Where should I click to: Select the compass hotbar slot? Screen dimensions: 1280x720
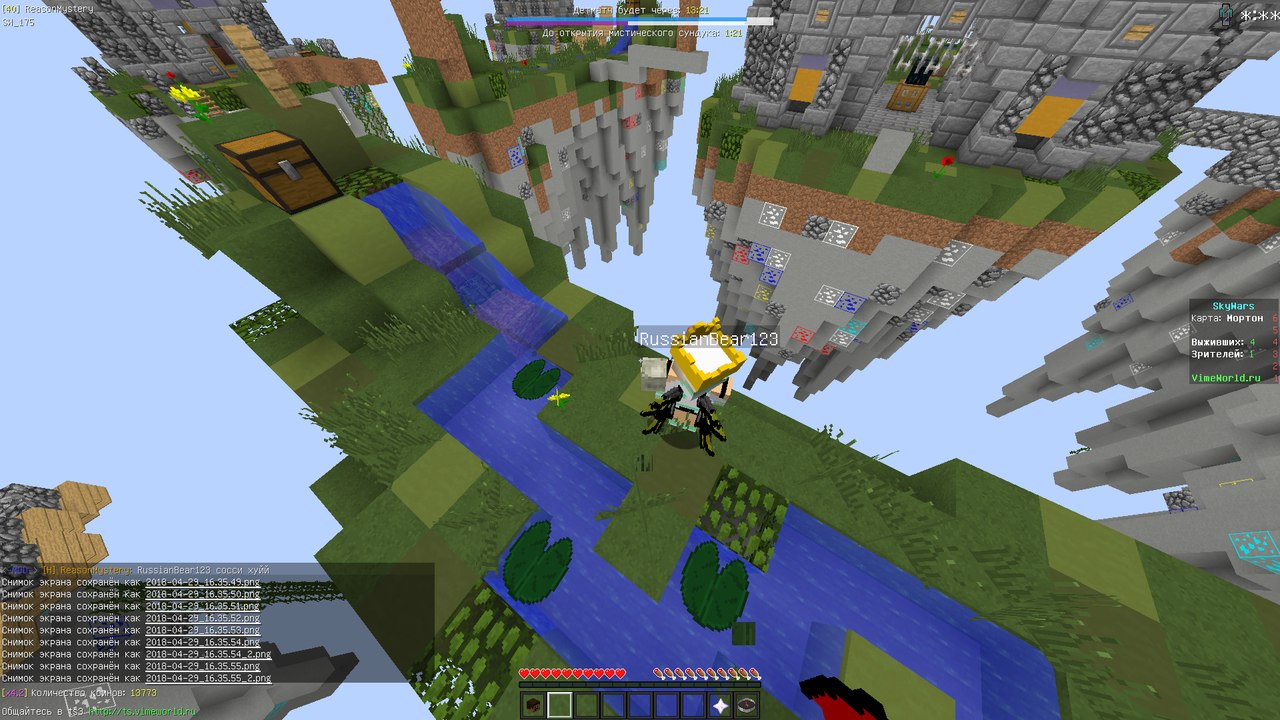746,705
